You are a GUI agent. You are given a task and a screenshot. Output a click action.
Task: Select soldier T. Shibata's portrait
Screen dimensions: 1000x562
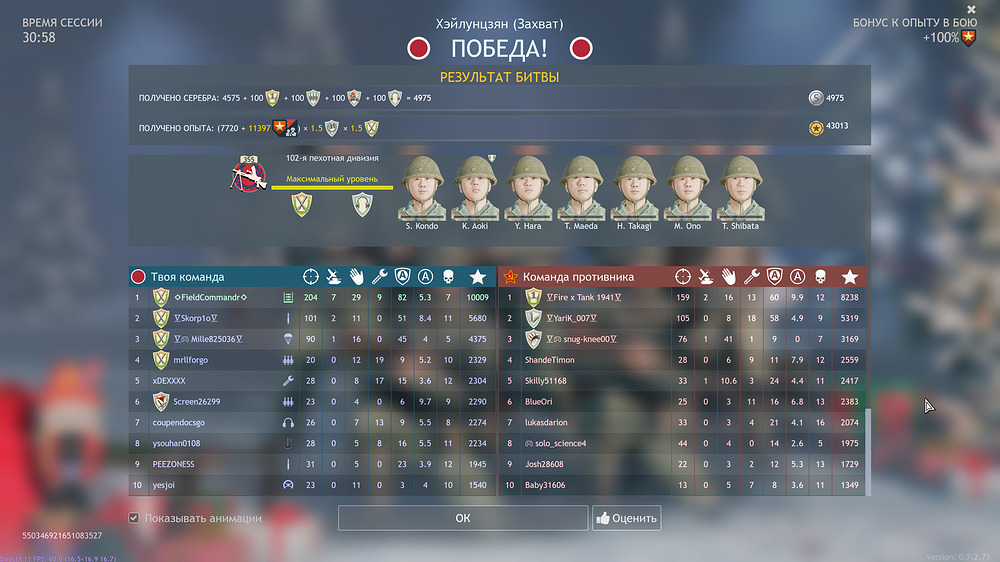pyautogui.click(x=741, y=186)
